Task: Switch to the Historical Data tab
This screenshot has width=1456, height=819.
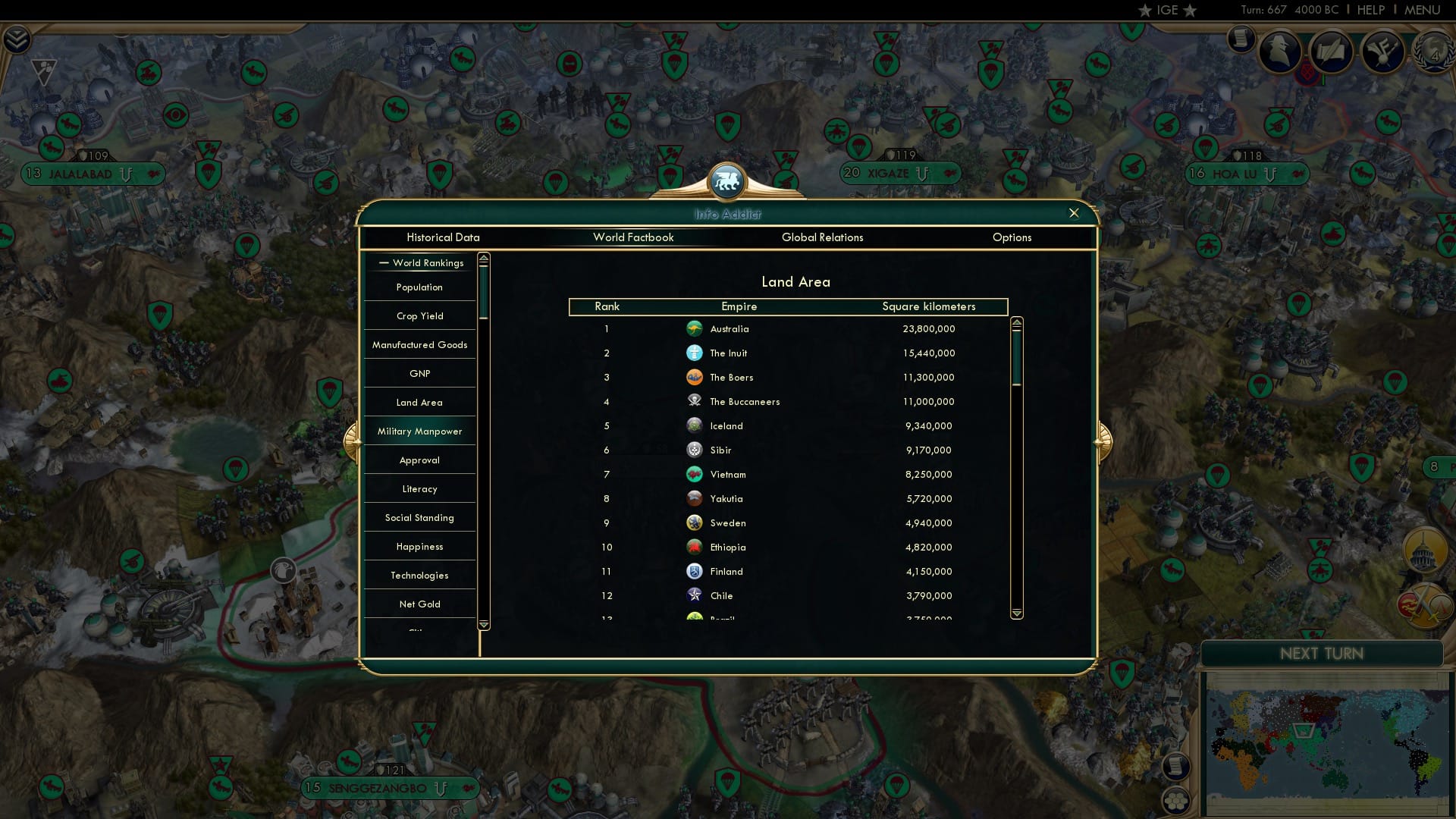Action: click(444, 237)
